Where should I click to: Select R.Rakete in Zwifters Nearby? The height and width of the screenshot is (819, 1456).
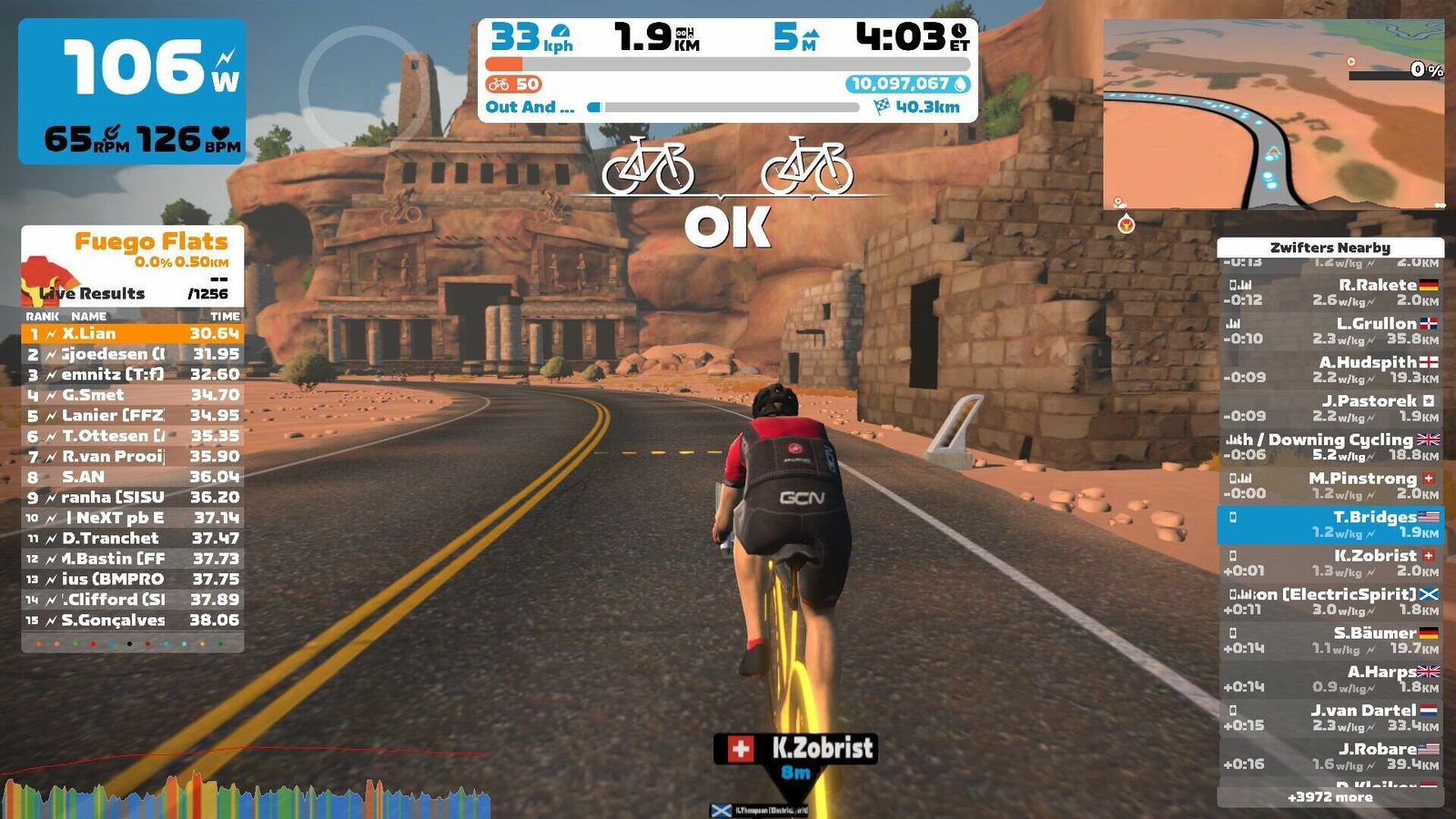pyautogui.click(x=1330, y=292)
